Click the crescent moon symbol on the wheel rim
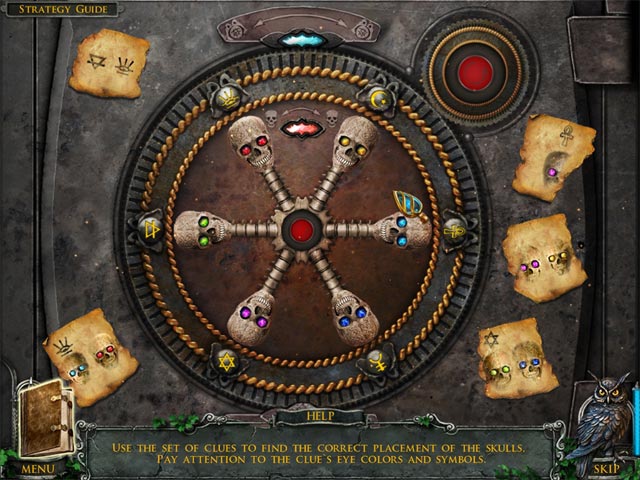Image resolution: width=640 pixels, height=480 pixels. click(379, 101)
